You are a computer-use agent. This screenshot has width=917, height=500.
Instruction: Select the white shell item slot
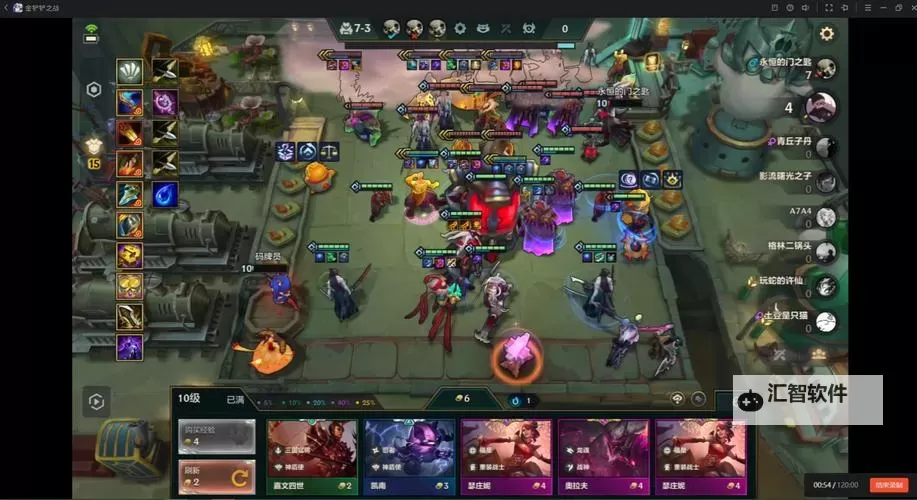pyautogui.click(x=130, y=71)
